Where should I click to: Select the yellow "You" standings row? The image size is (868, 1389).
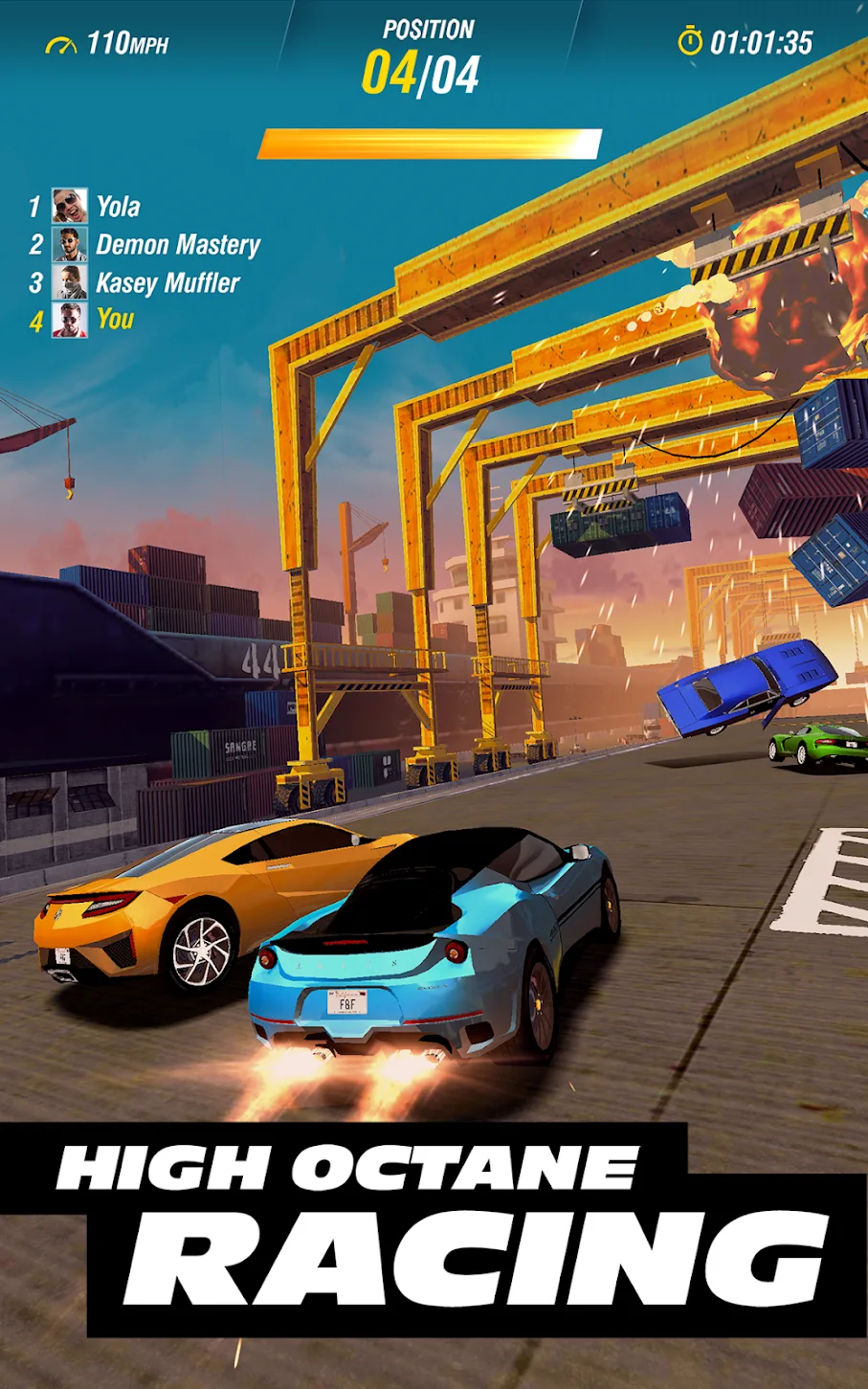[114, 320]
